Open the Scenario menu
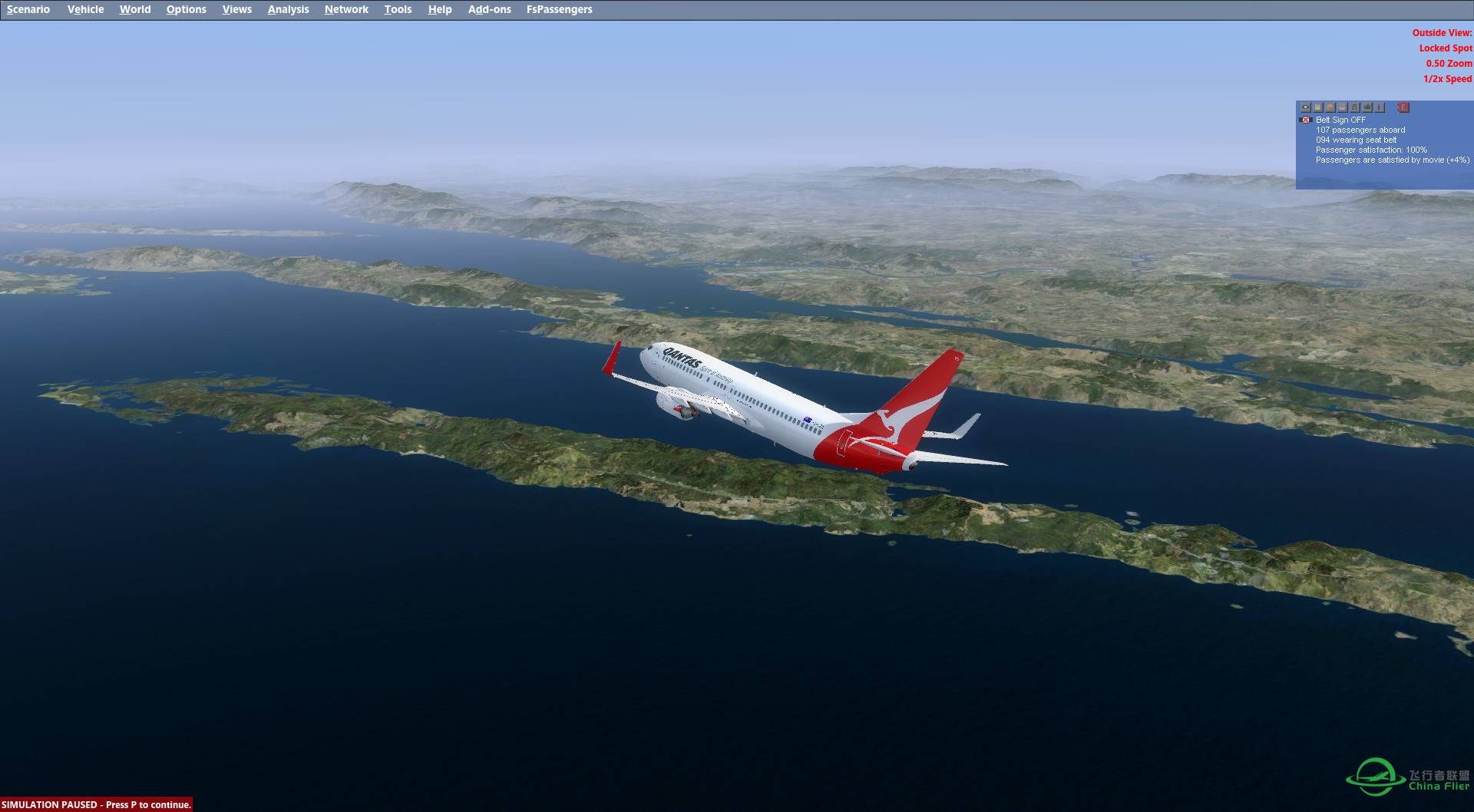Image resolution: width=1474 pixels, height=812 pixels. click(28, 9)
